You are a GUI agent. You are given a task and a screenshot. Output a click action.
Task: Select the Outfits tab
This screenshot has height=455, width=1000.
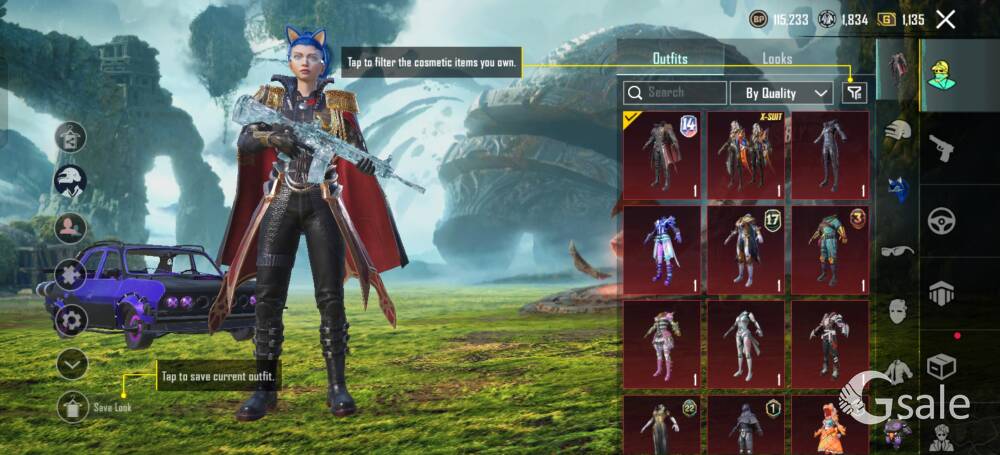670,59
